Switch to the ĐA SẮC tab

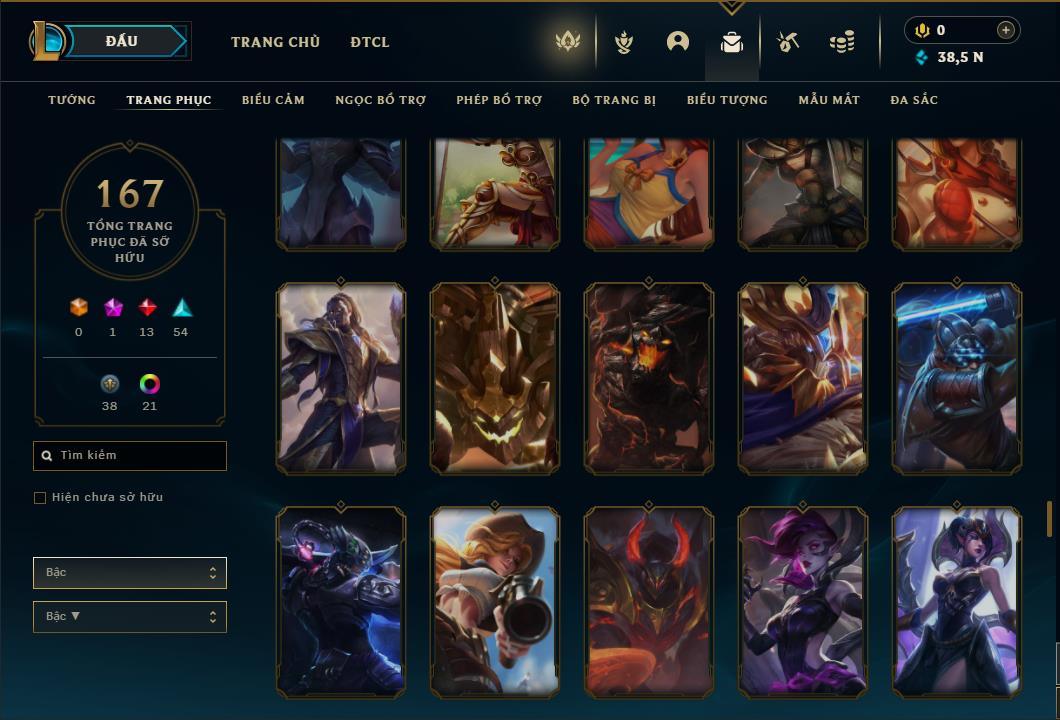[x=914, y=100]
